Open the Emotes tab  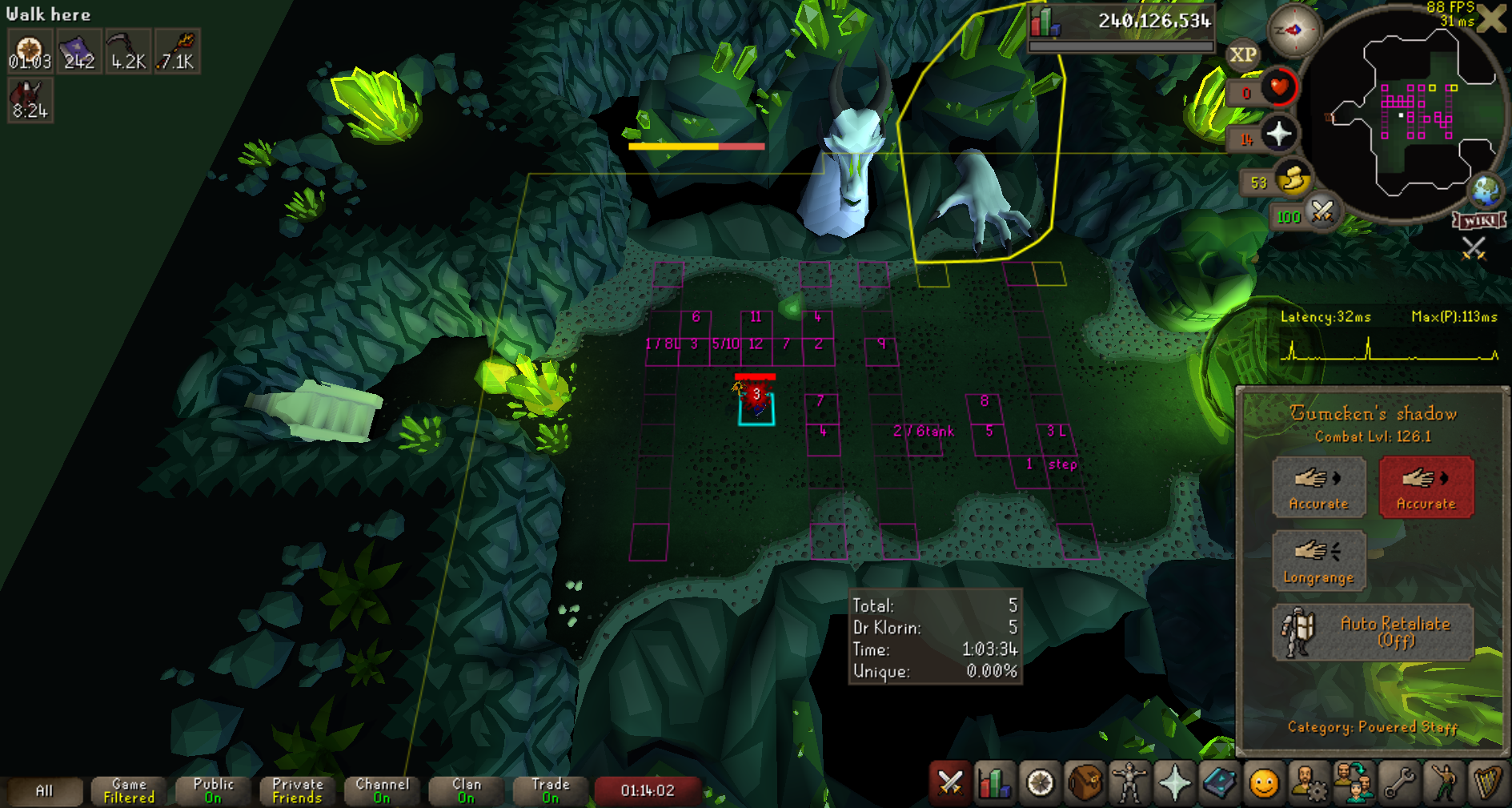[1444, 782]
